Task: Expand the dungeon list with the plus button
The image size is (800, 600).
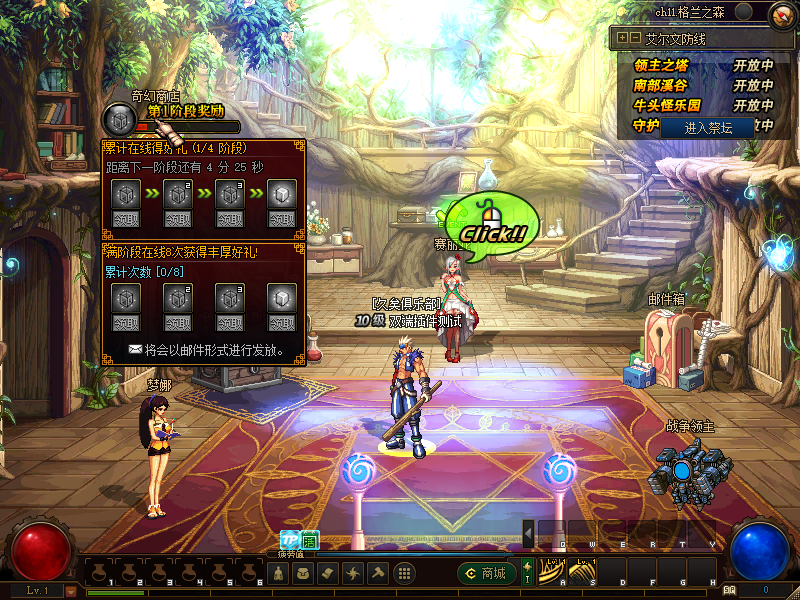Action: [x=622, y=38]
